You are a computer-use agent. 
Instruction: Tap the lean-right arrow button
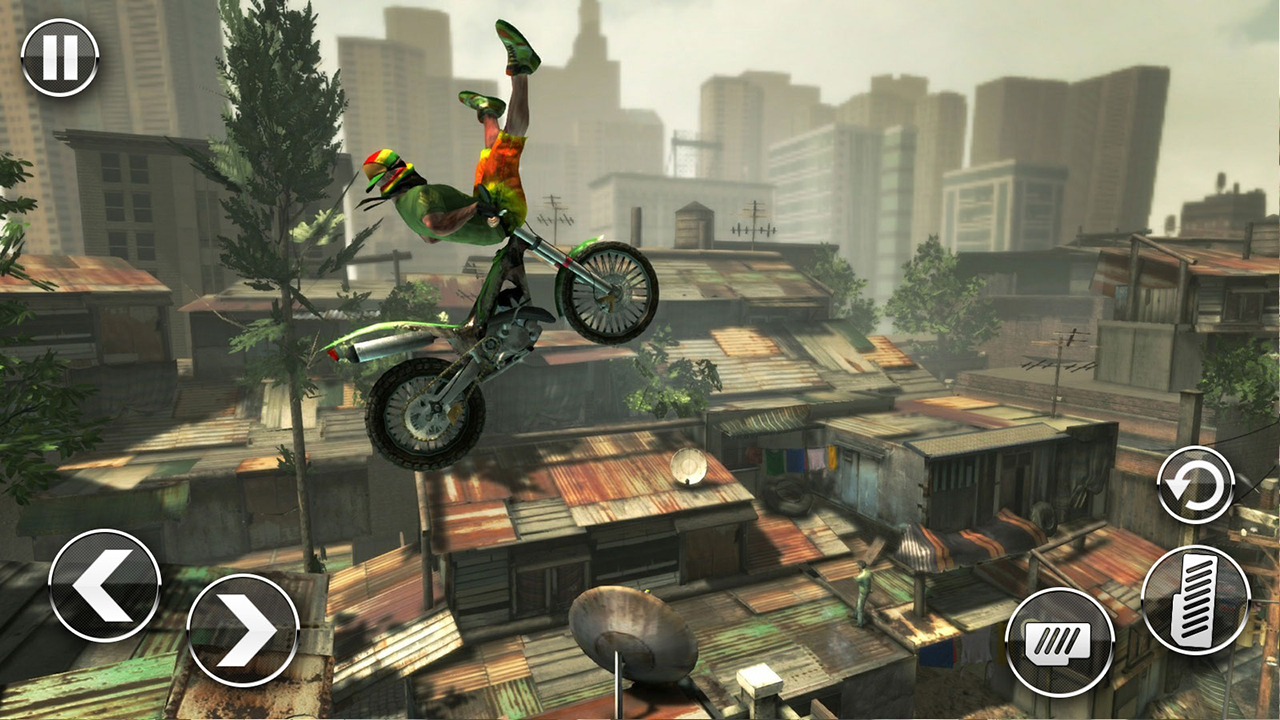[x=243, y=630]
